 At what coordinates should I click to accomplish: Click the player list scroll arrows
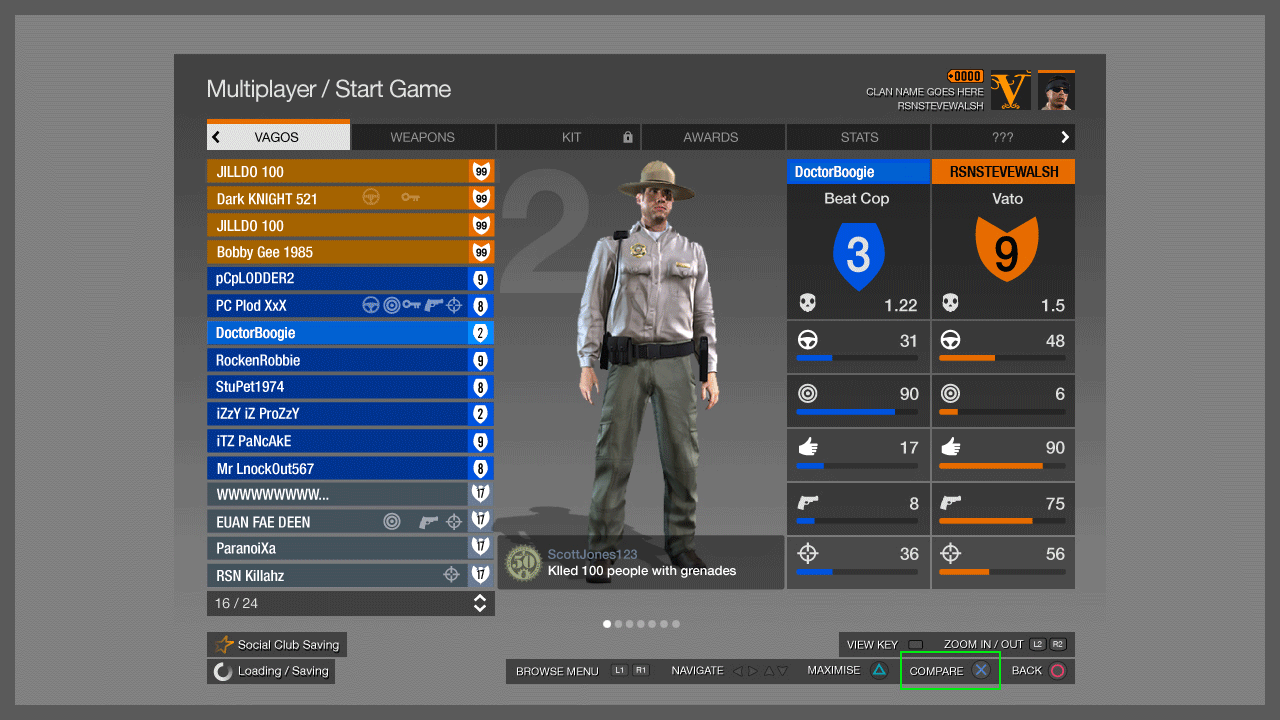pos(480,603)
